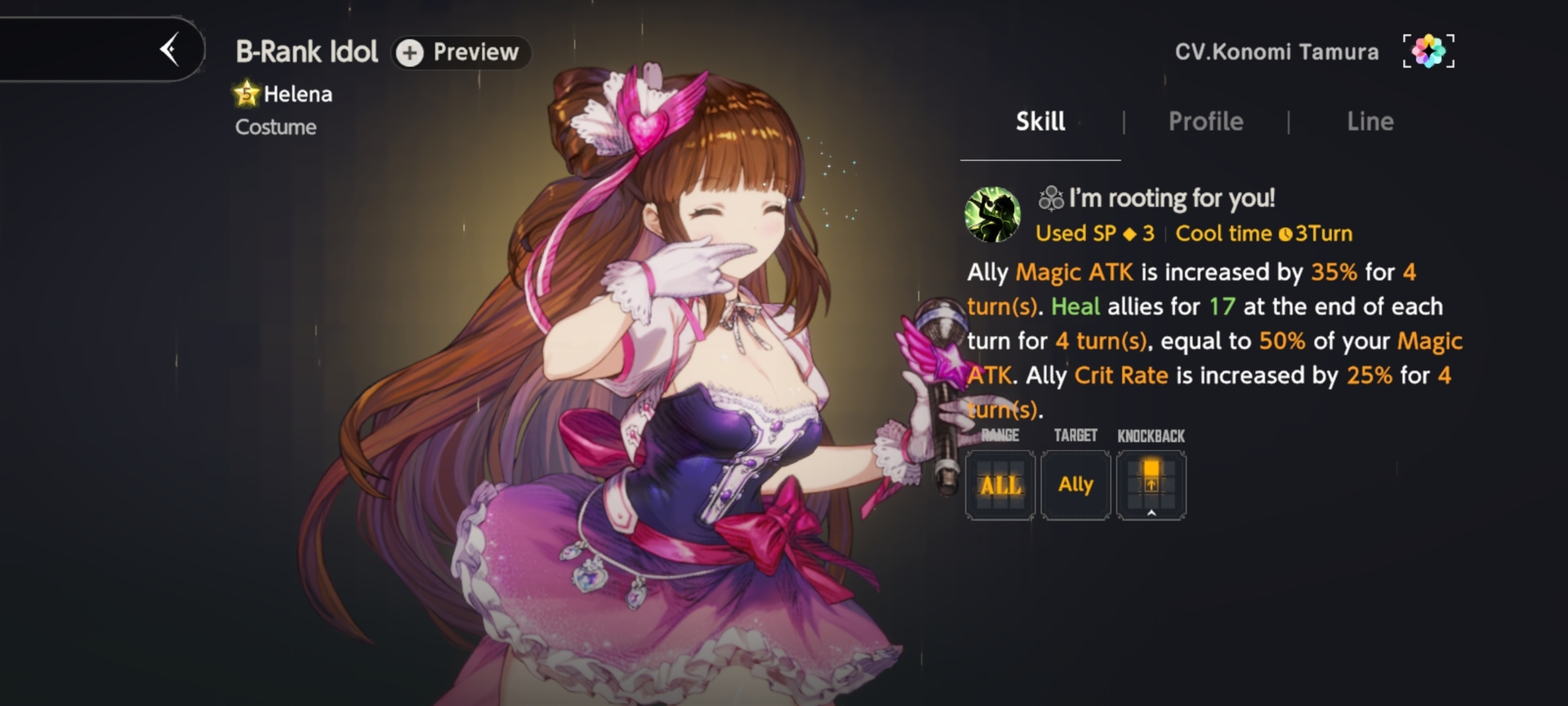Image resolution: width=1568 pixels, height=706 pixels.
Task: Expand the knockback direction grid
Action: pos(1151,485)
